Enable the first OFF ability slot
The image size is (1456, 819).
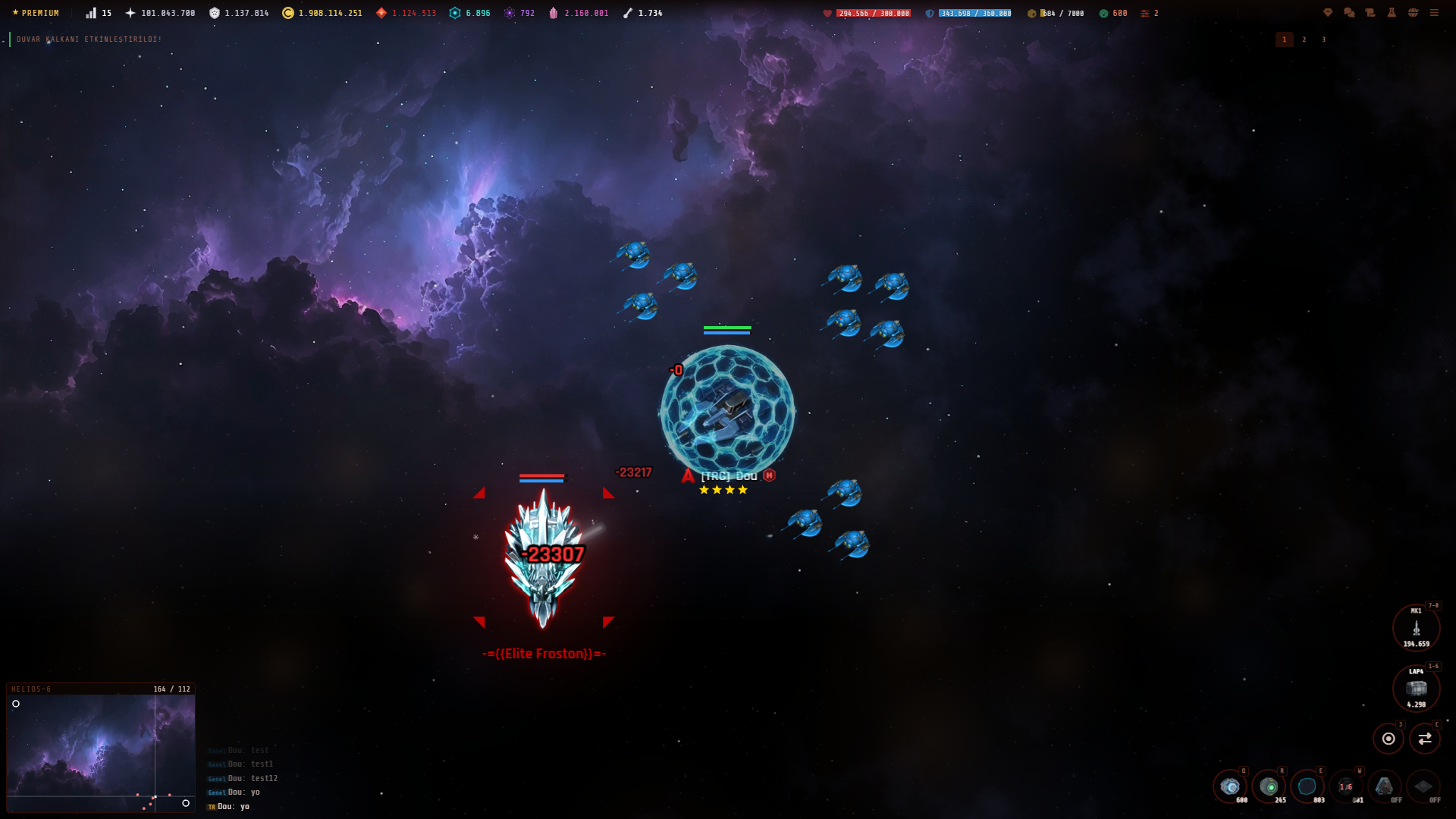[1384, 787]
